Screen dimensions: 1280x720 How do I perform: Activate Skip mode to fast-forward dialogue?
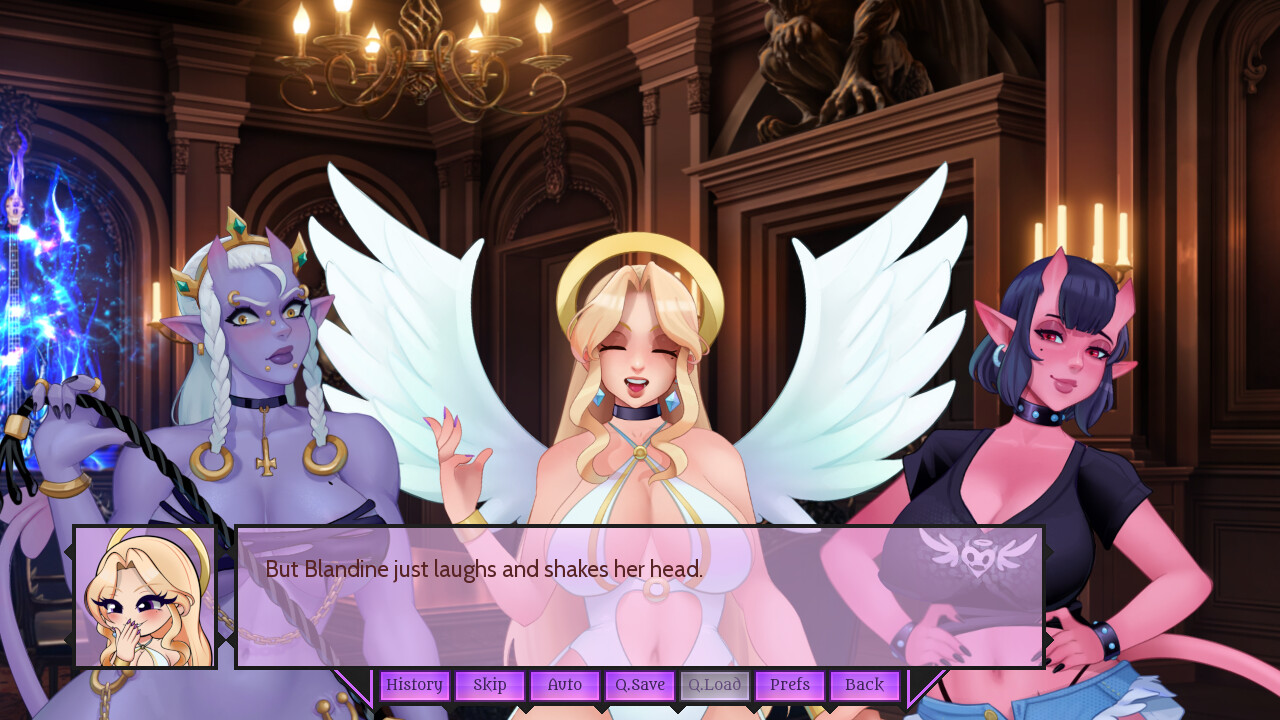click(489, 685)
